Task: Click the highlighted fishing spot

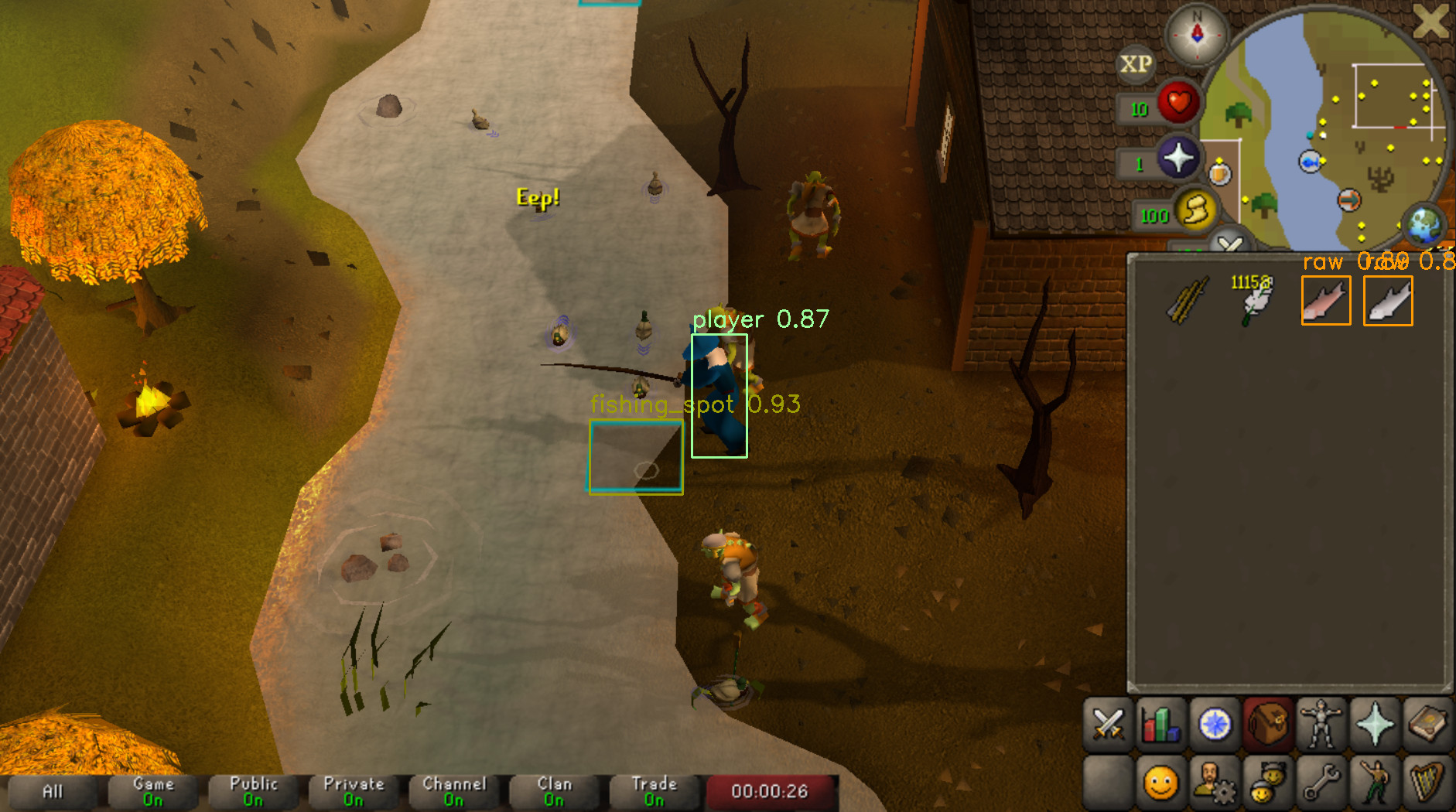Action: pyautogui.click(x=636, y=458)
